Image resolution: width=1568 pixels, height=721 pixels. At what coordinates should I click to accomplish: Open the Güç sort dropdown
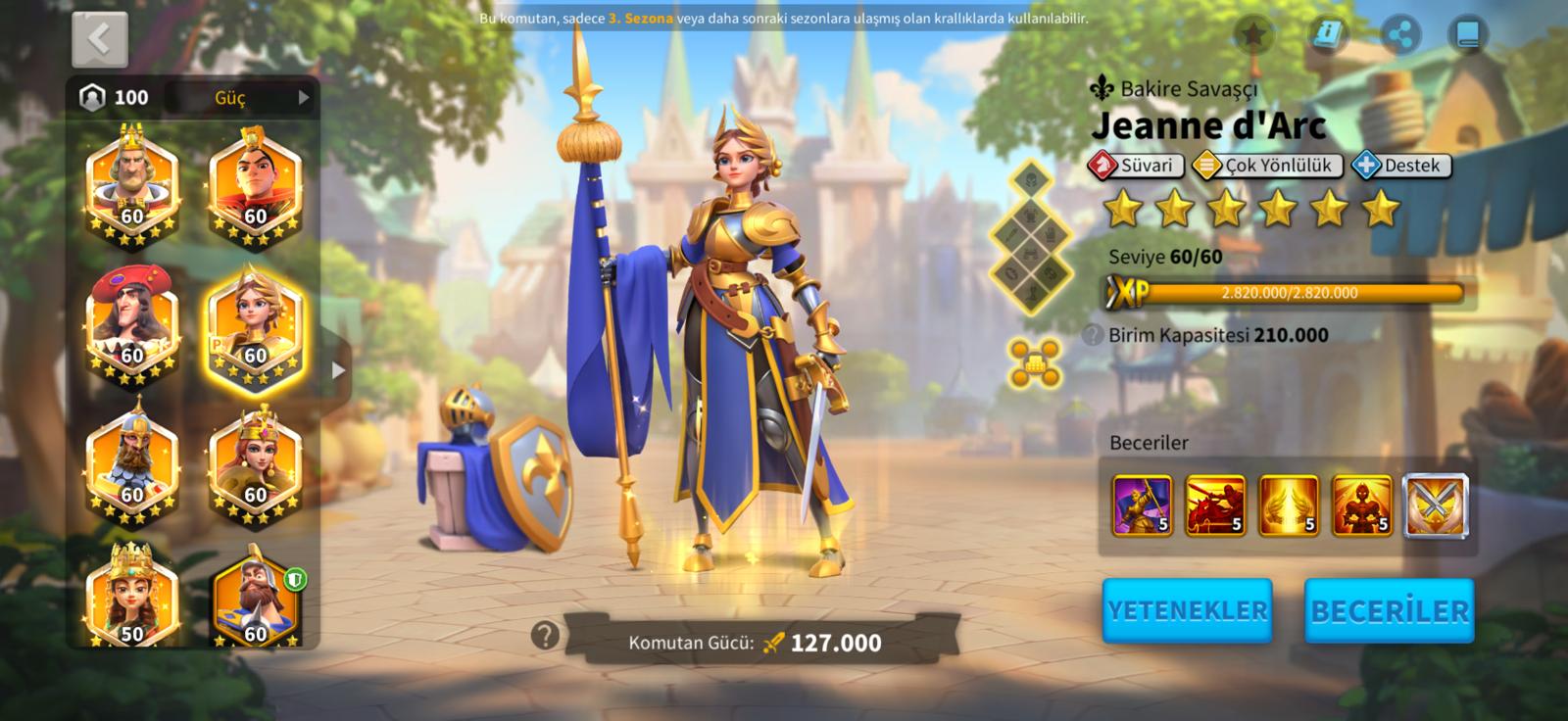click(x=261, y=98)
